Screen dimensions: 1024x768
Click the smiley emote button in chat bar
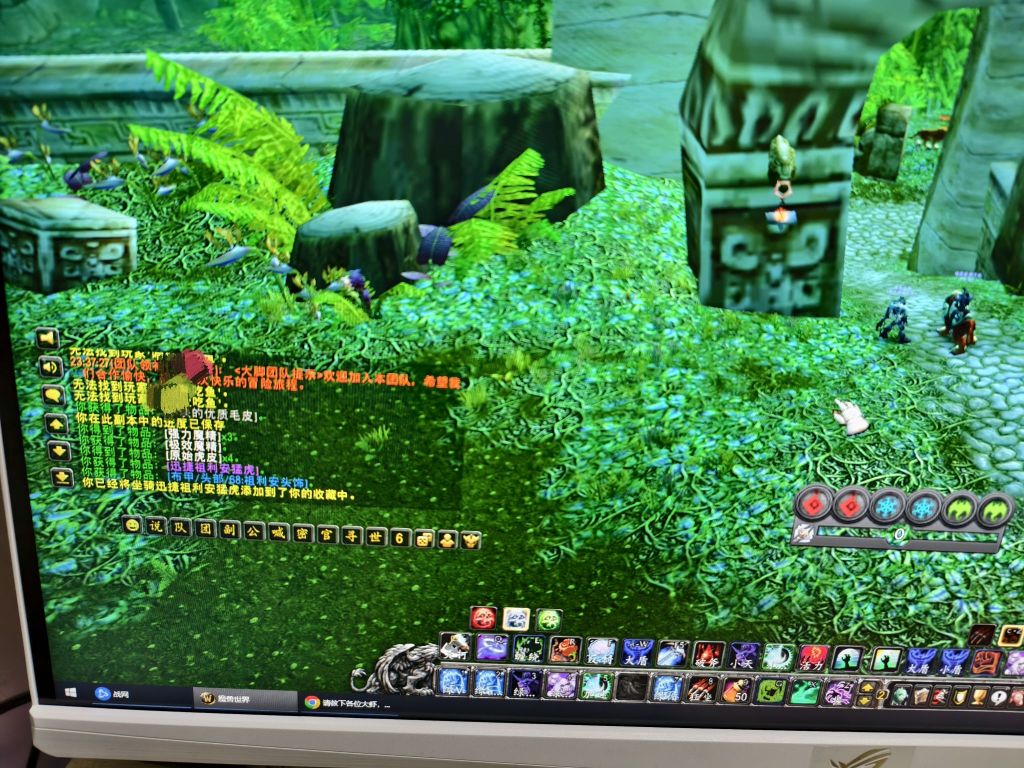131,524
